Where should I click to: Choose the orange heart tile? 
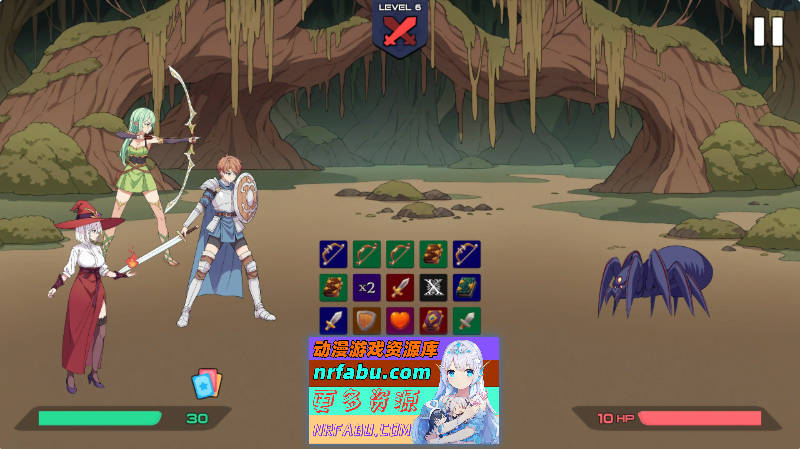coord(400,321)
